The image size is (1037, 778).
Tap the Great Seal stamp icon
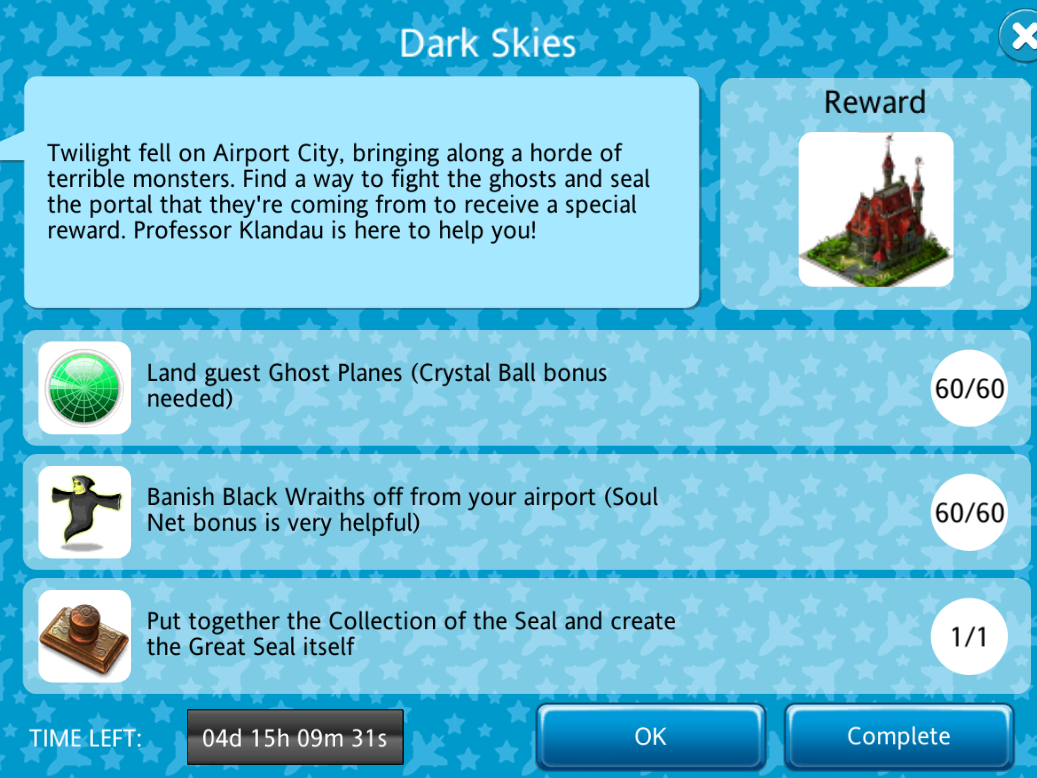click(x=85, y=636)
